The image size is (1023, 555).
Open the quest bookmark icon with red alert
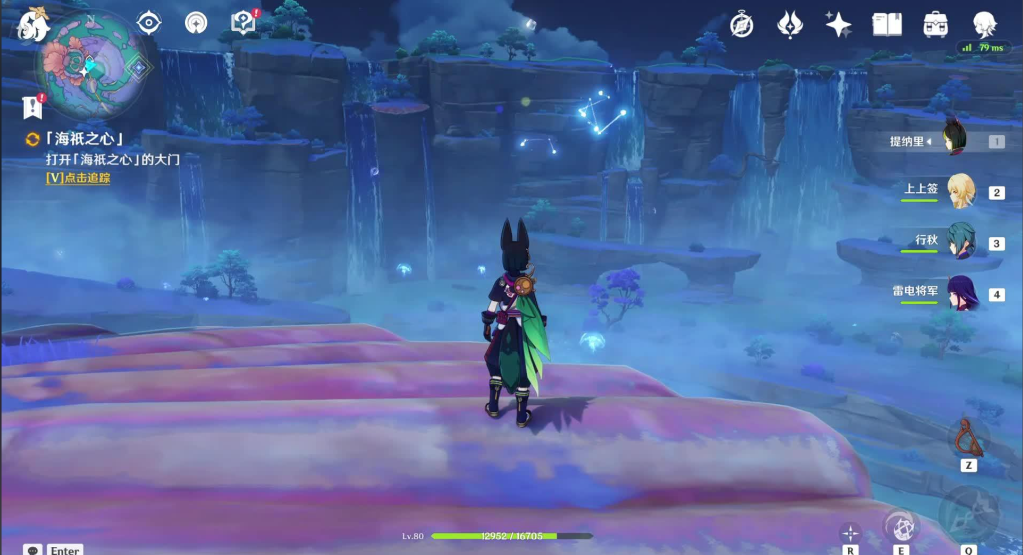click(x=31, y=108)
